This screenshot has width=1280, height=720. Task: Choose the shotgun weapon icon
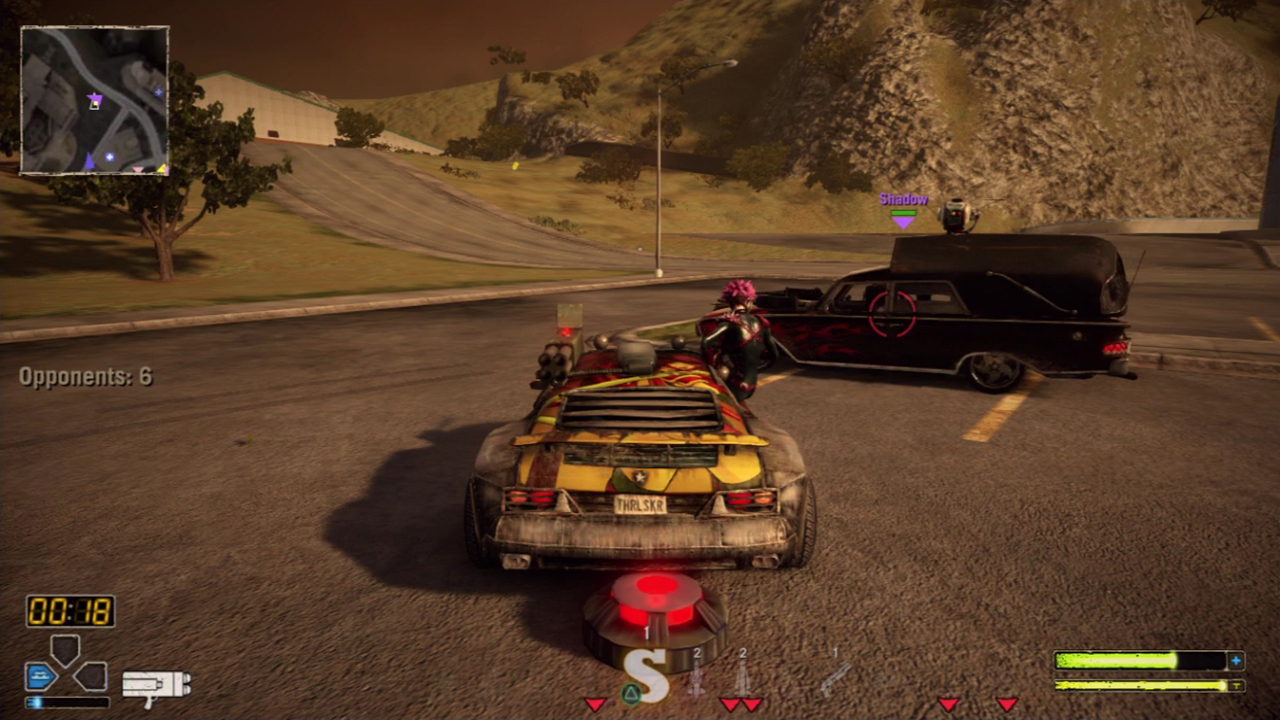click(834, 678)
